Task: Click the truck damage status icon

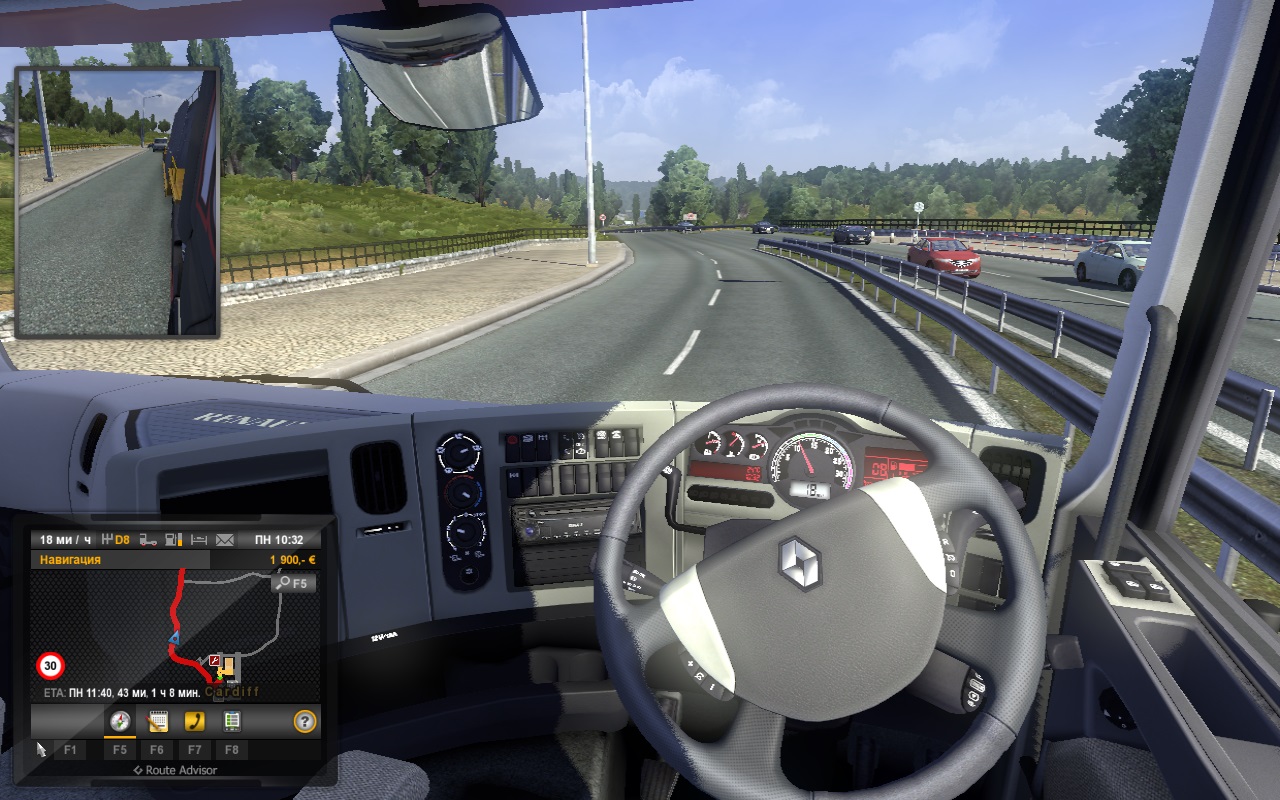Action: (148, 540)
